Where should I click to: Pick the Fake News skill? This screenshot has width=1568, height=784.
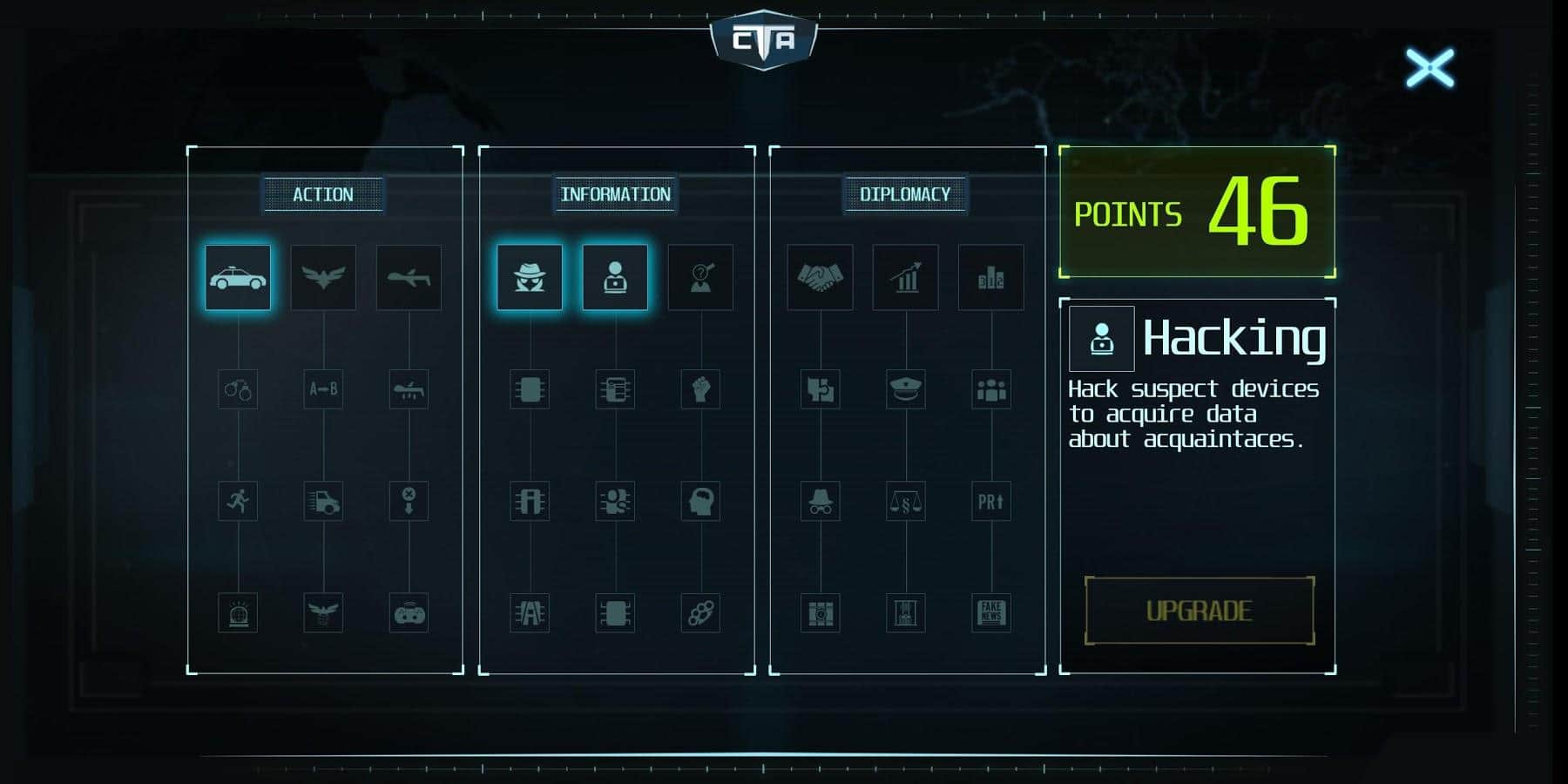click(990, 613)
